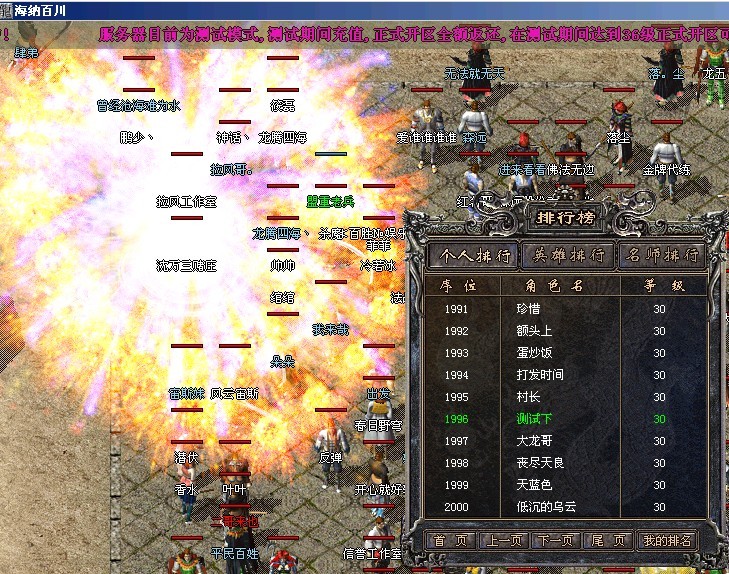Click the 上一页 previous page button

(502, 540)
